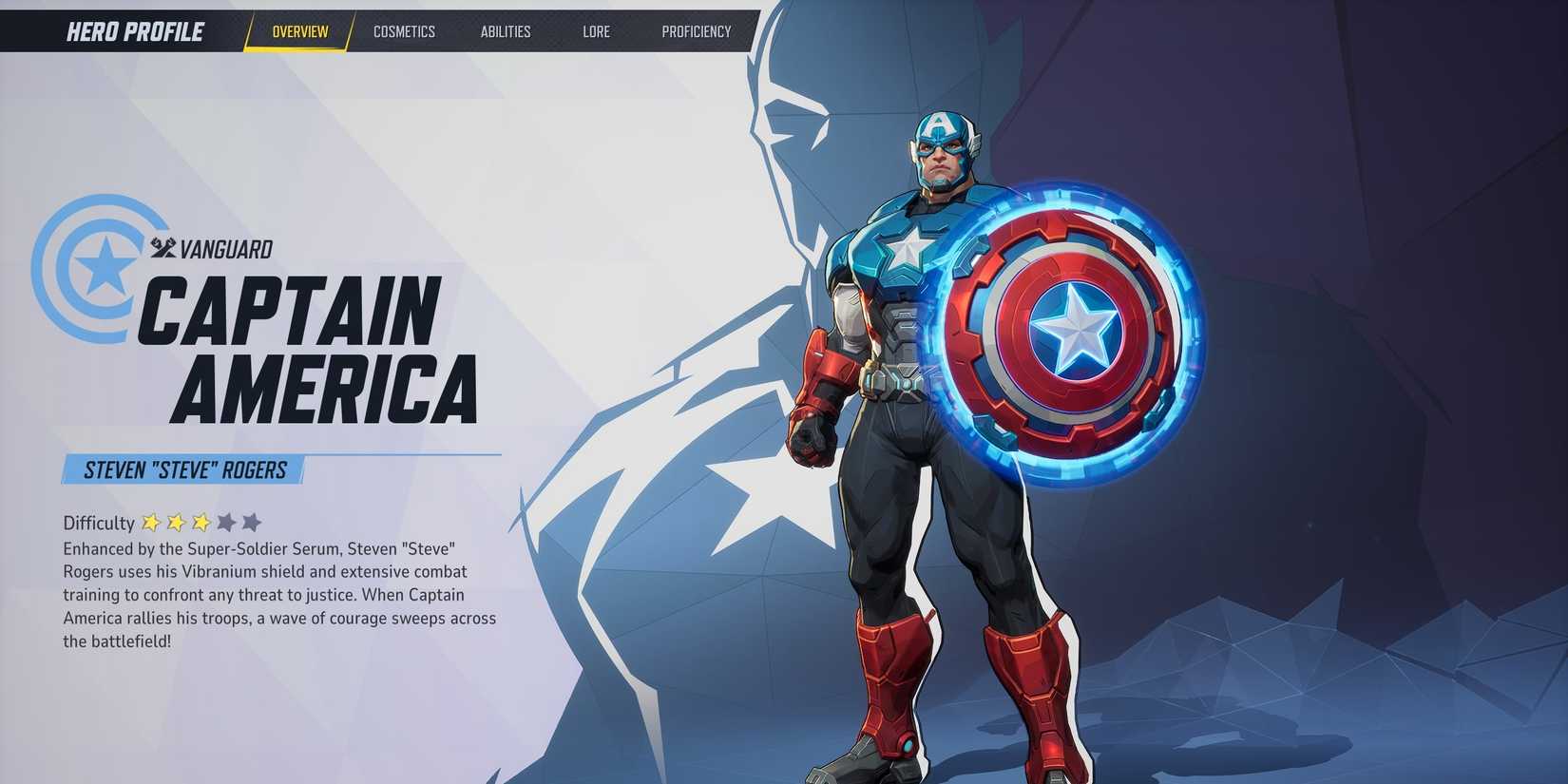This screenshot has width=1568, height=784.
Task: Open the Abilities tab
Action: pos(506,31)
